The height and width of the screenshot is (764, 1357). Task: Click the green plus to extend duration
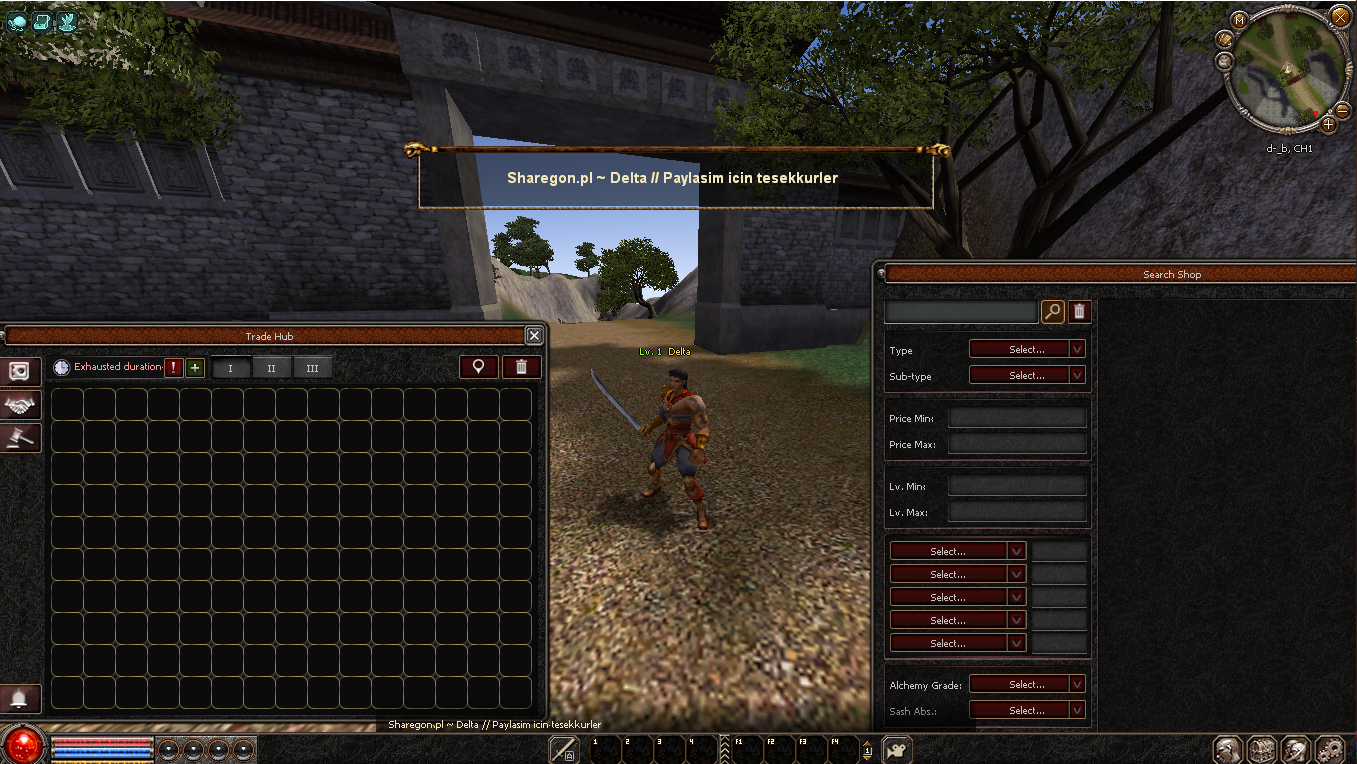click(195, 367)
